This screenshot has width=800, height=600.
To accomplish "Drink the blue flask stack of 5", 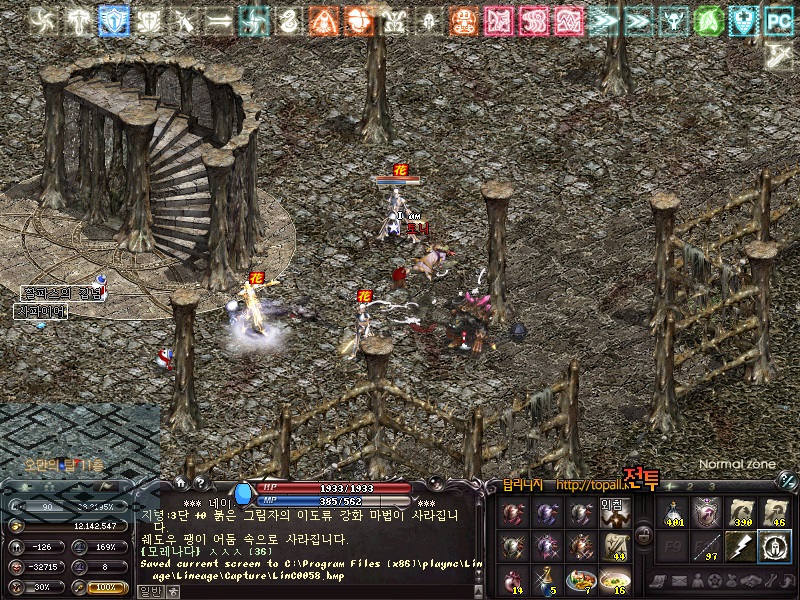I will coord(546,579).
